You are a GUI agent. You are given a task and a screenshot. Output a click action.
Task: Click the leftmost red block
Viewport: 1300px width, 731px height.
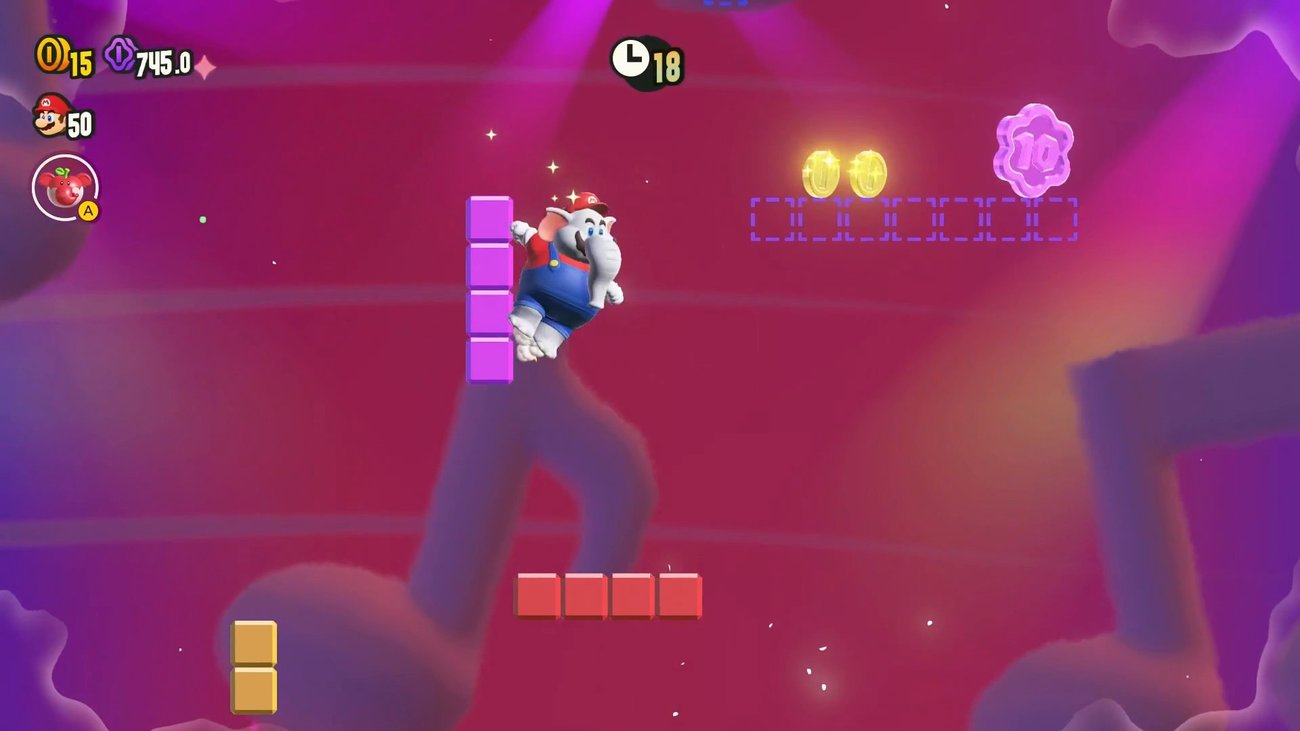tap(536, 596)
